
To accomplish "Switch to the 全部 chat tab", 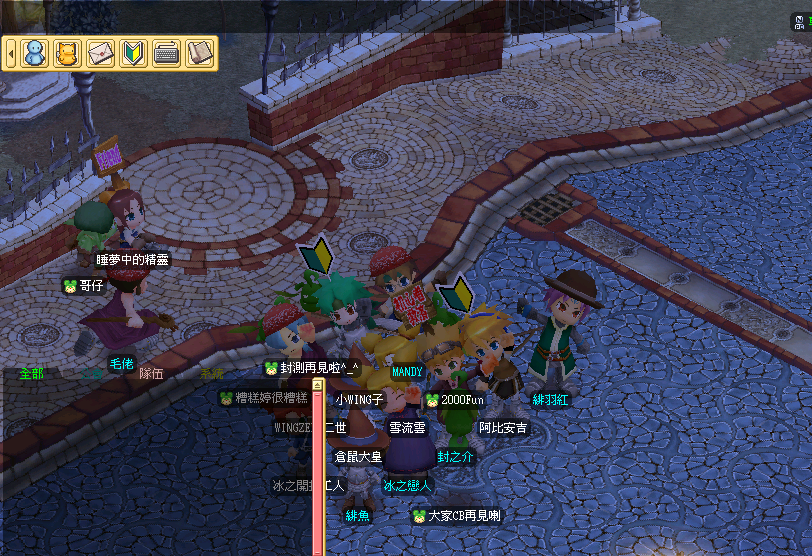I will (x=31, y=374).
